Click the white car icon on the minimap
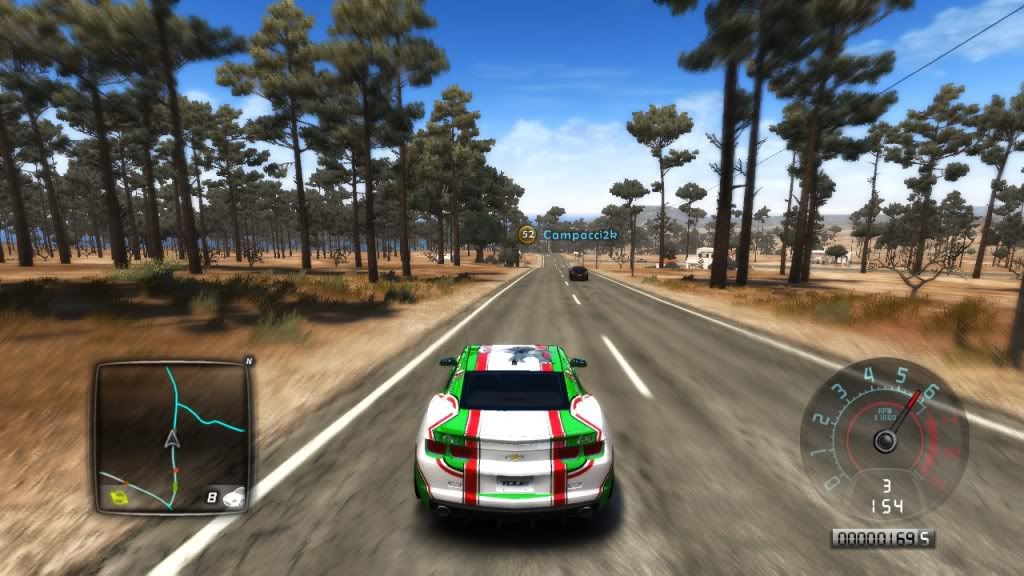Screen dimensions: 1024x576 click(232, 497)
